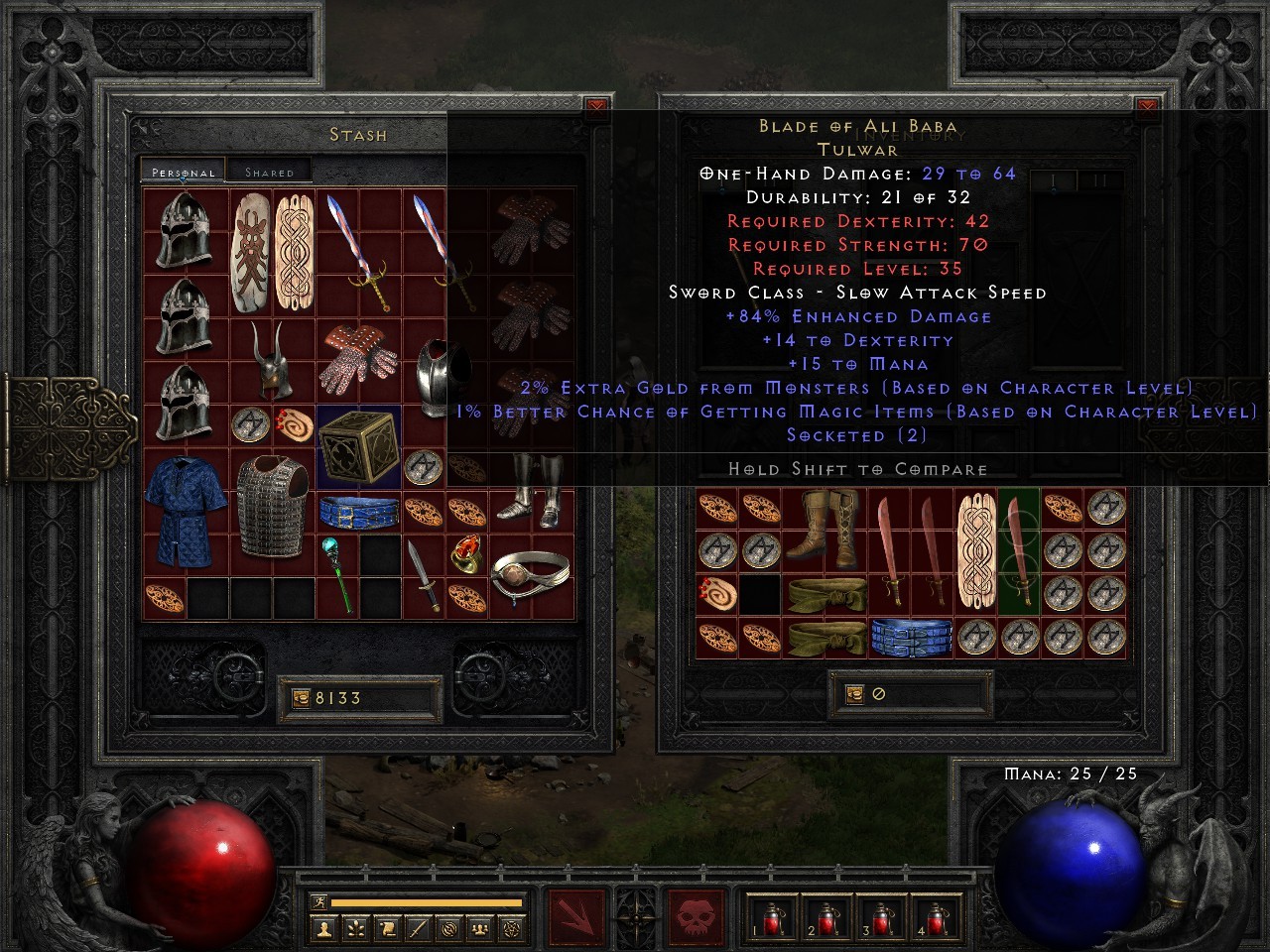Click the yellow stamina bar
Image resolution: width=1270 pixels, height=952 pixels.
point(427,903)
